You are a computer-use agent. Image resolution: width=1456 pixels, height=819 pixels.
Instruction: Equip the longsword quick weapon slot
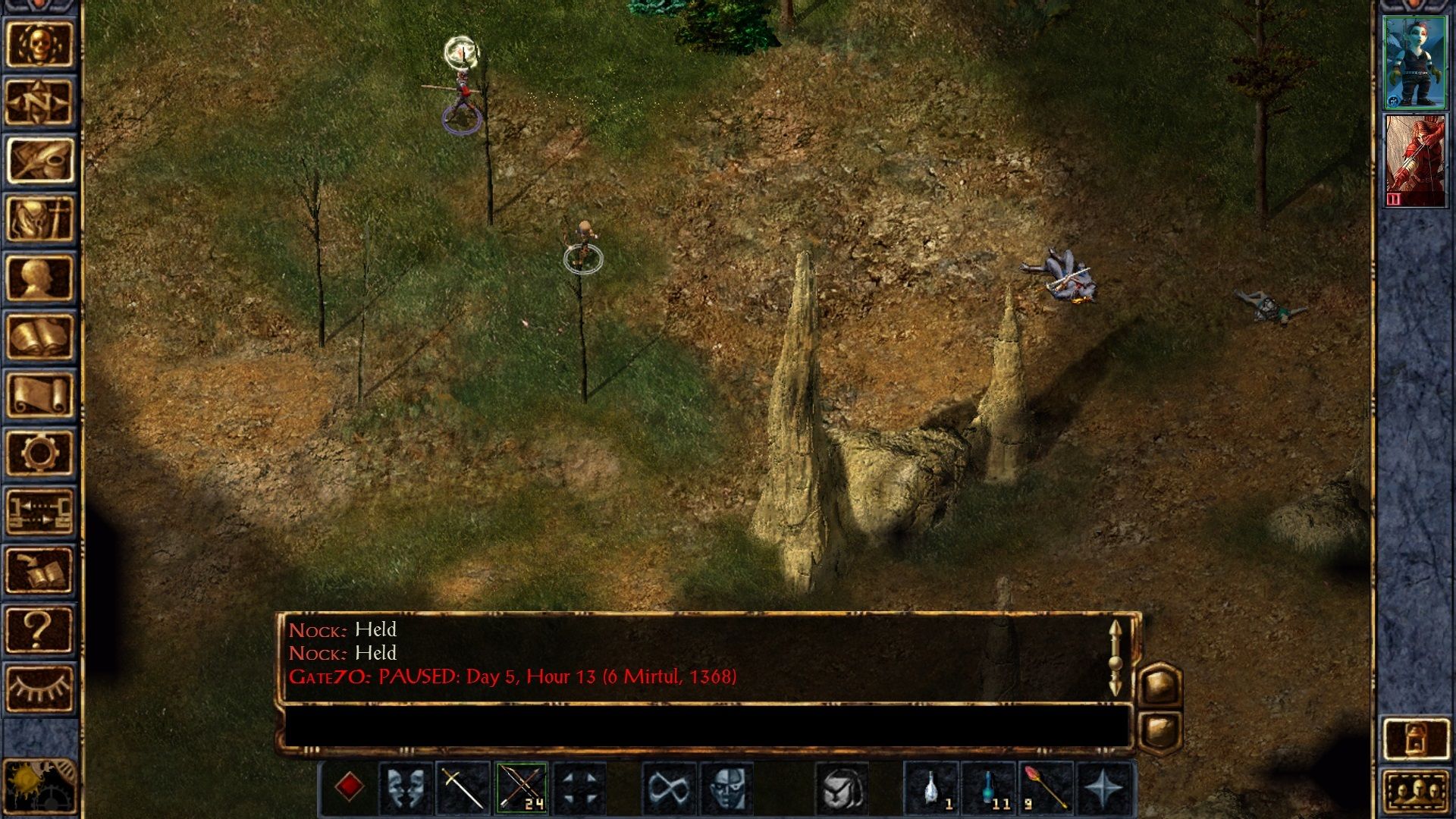pos(463,787)
